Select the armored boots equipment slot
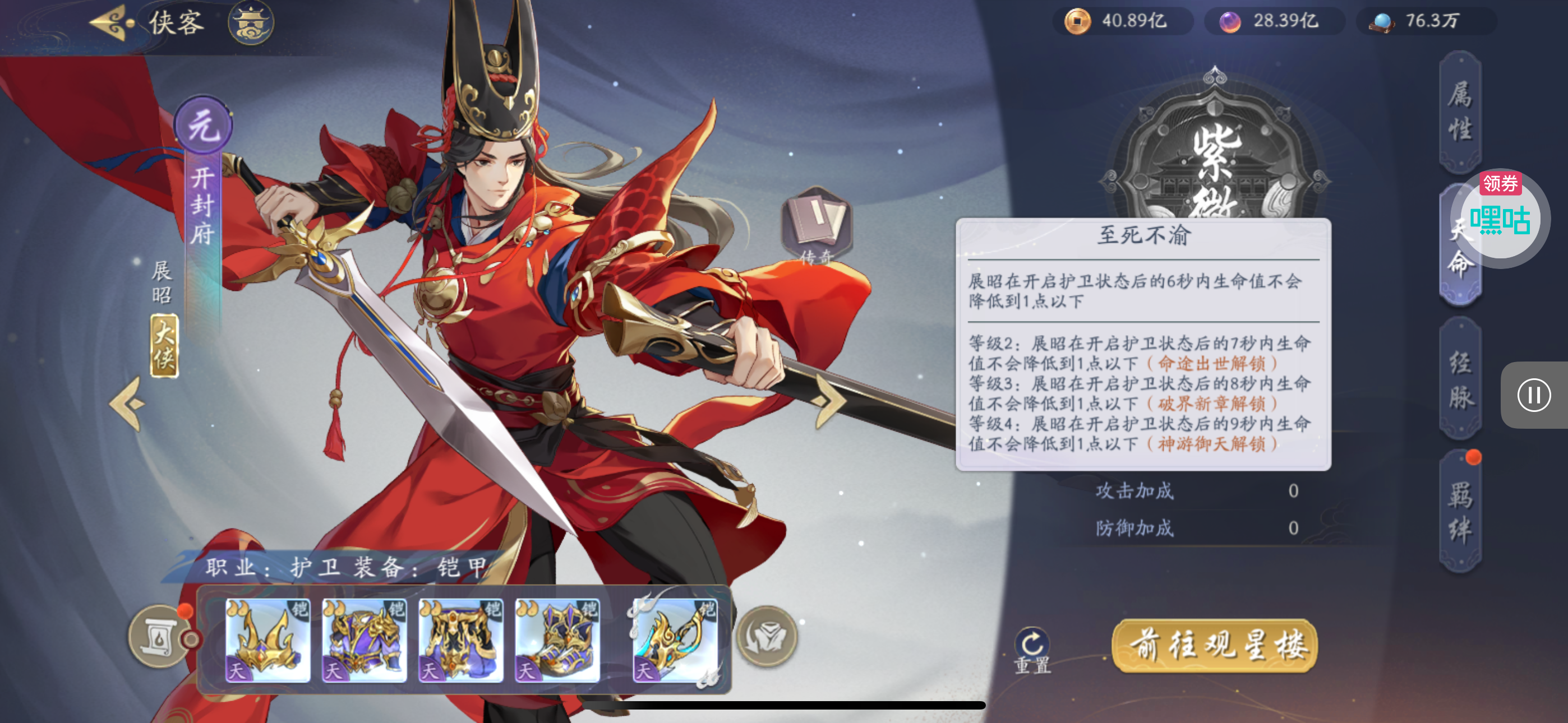This screenshot has height=723, width=1568. [x=557, y=639]
